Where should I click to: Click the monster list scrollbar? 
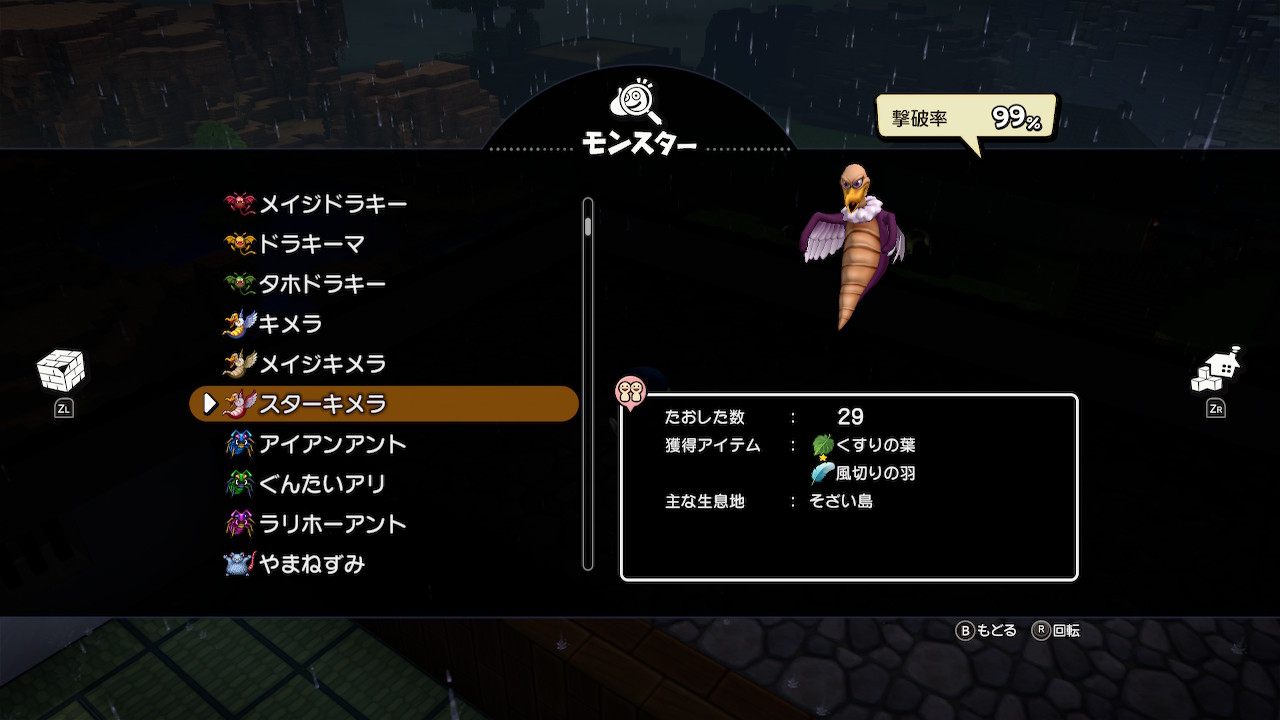pos(588,384)
